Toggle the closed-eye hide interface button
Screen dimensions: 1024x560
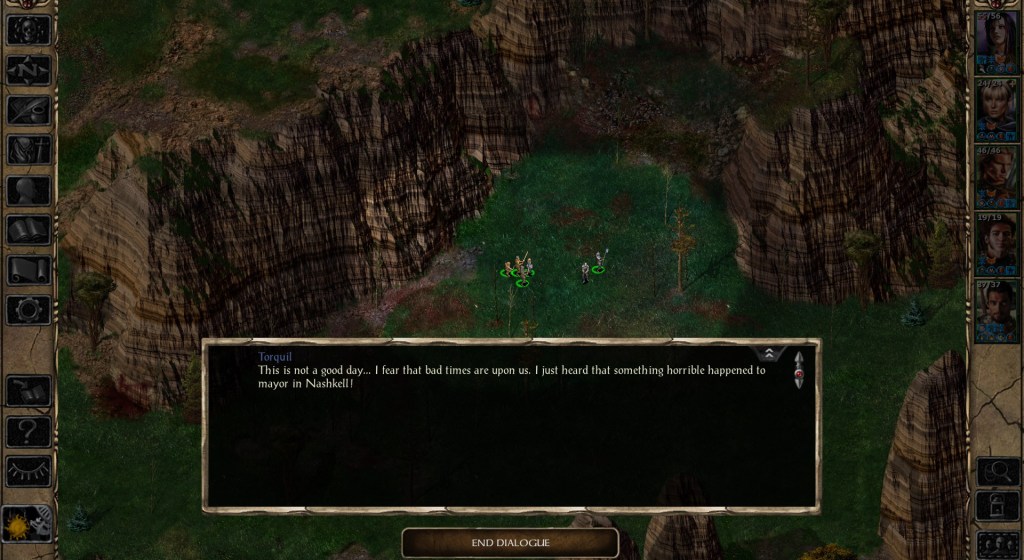click(x=28, y=471)
